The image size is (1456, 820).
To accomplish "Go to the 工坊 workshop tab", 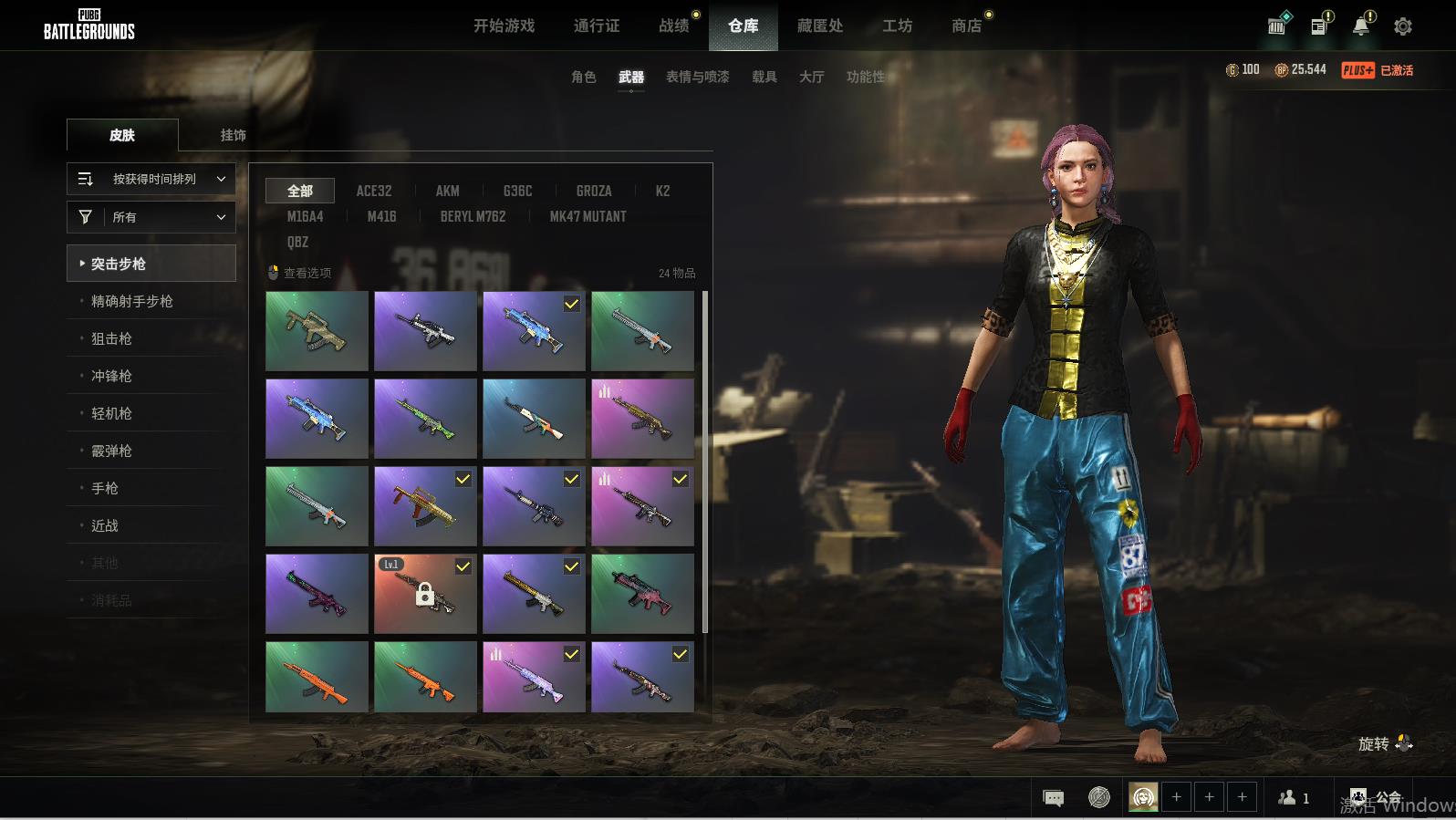I will tap(897, 26).
